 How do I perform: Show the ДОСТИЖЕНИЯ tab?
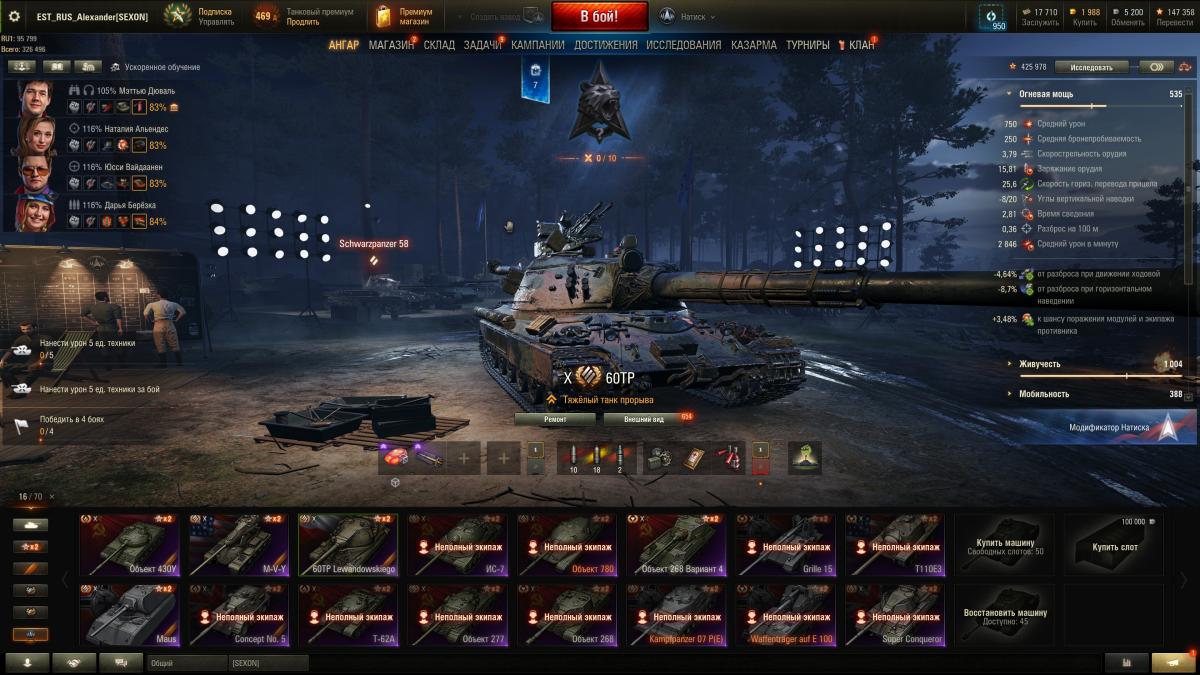pos(606,45)
